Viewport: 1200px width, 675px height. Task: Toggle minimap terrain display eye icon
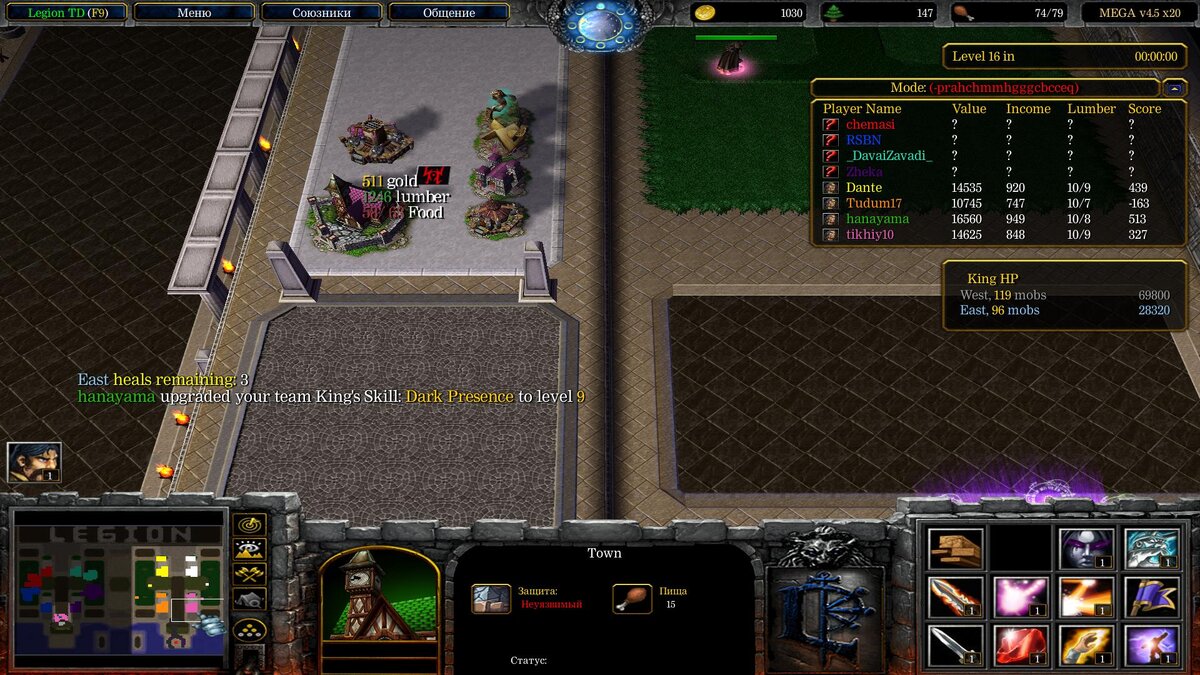pos(249,549)
